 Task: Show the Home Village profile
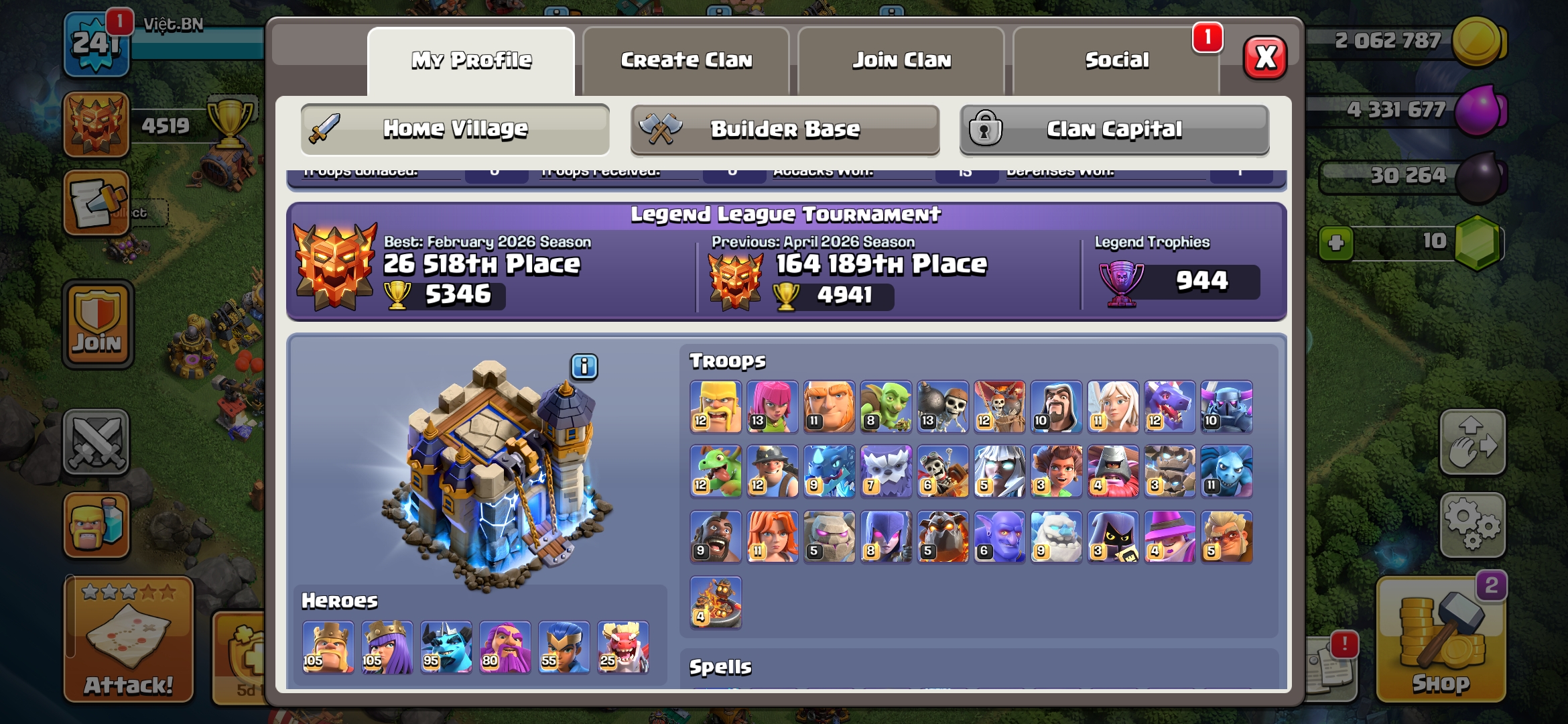[455, 129]
